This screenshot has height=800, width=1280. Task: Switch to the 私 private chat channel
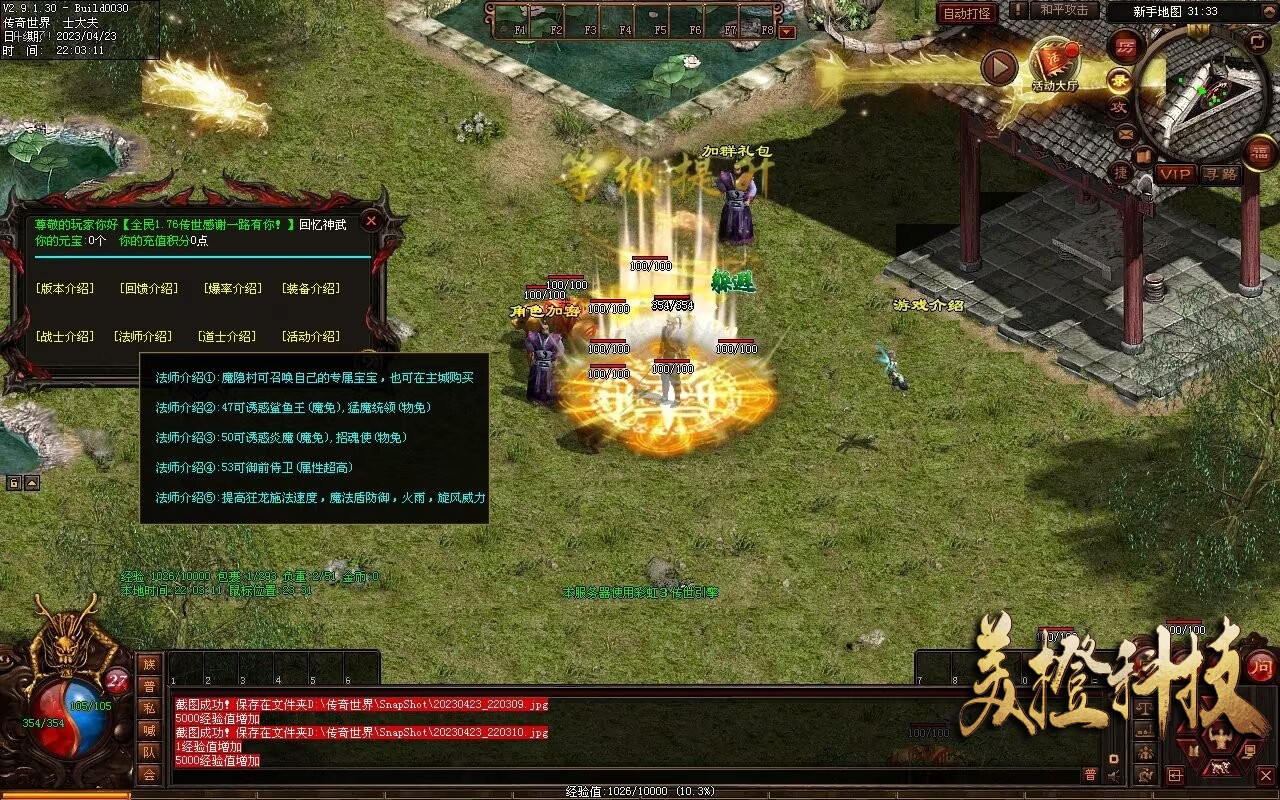[x=149, y=708]
